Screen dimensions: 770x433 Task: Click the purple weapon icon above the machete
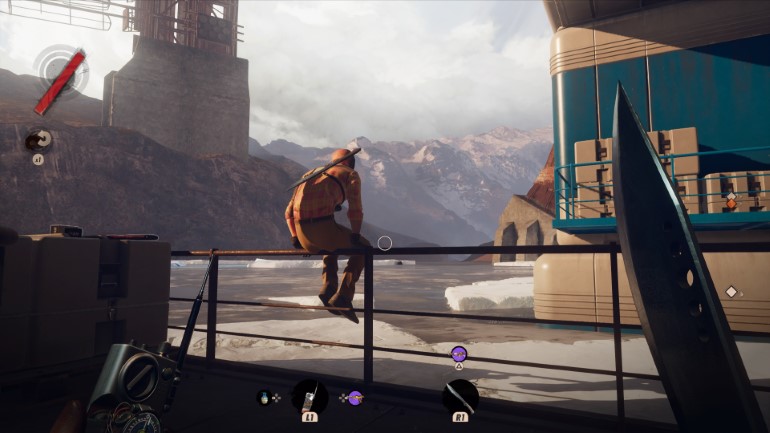tap(459, 352)
